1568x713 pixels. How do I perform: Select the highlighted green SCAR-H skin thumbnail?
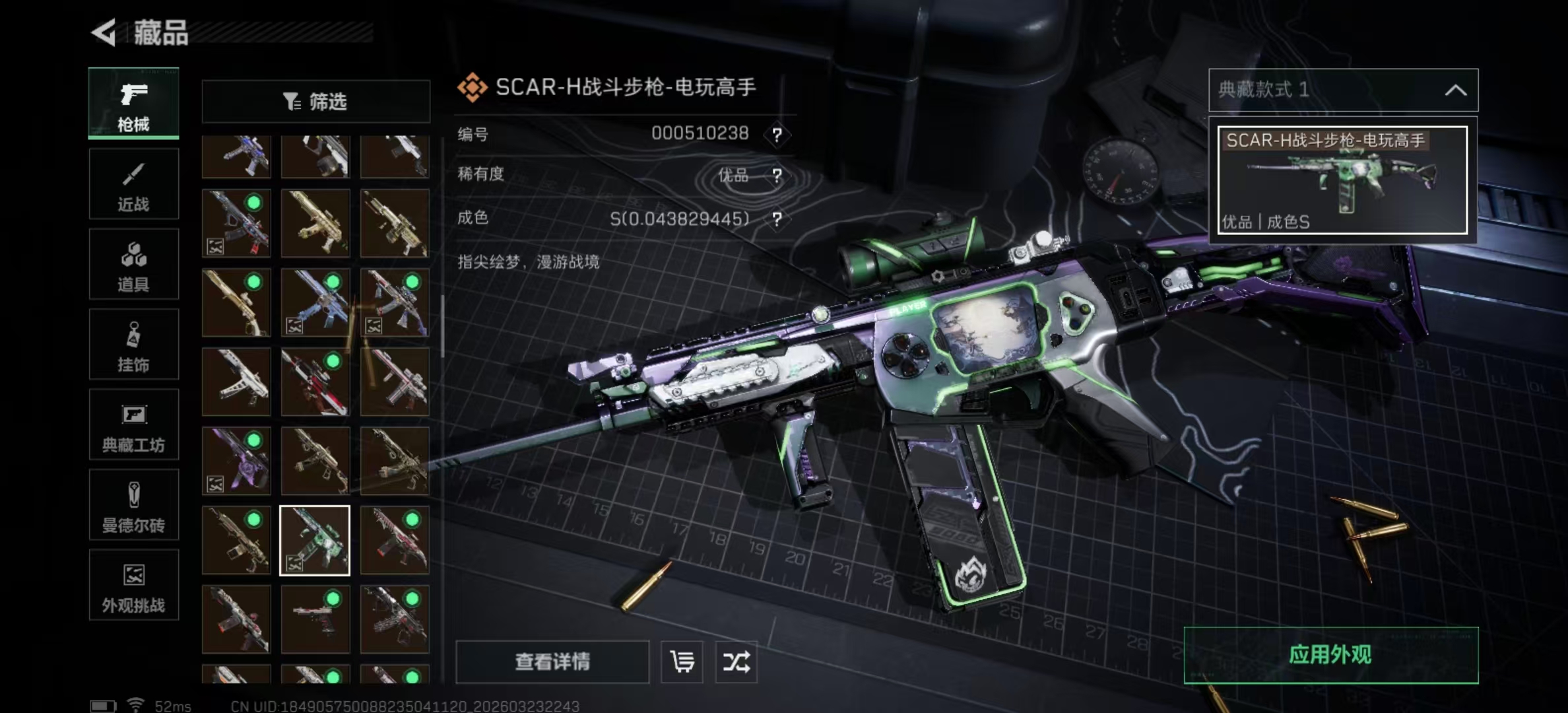pos(315,541)
